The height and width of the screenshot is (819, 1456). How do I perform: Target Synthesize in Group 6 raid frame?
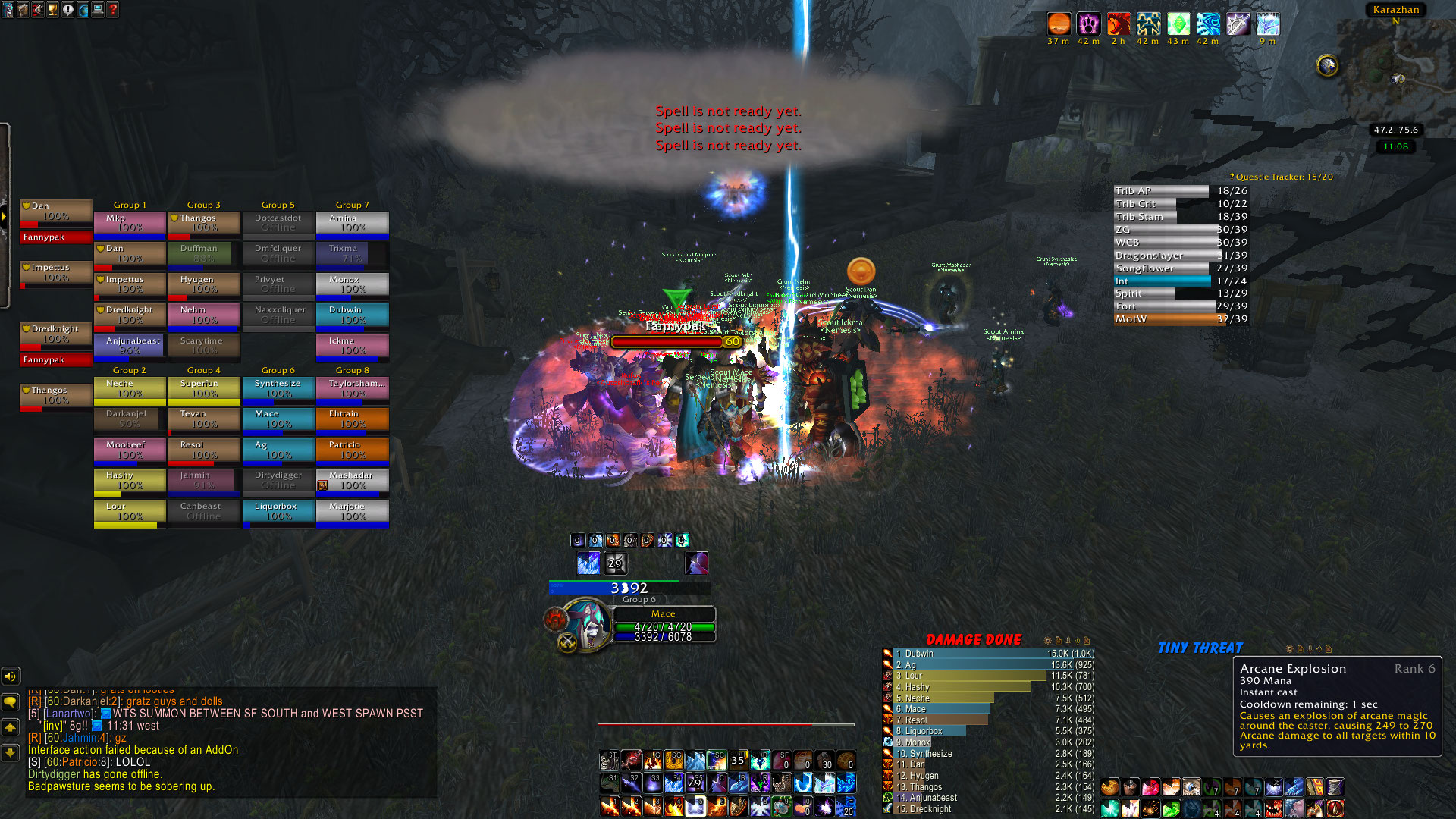pos(278,388)
